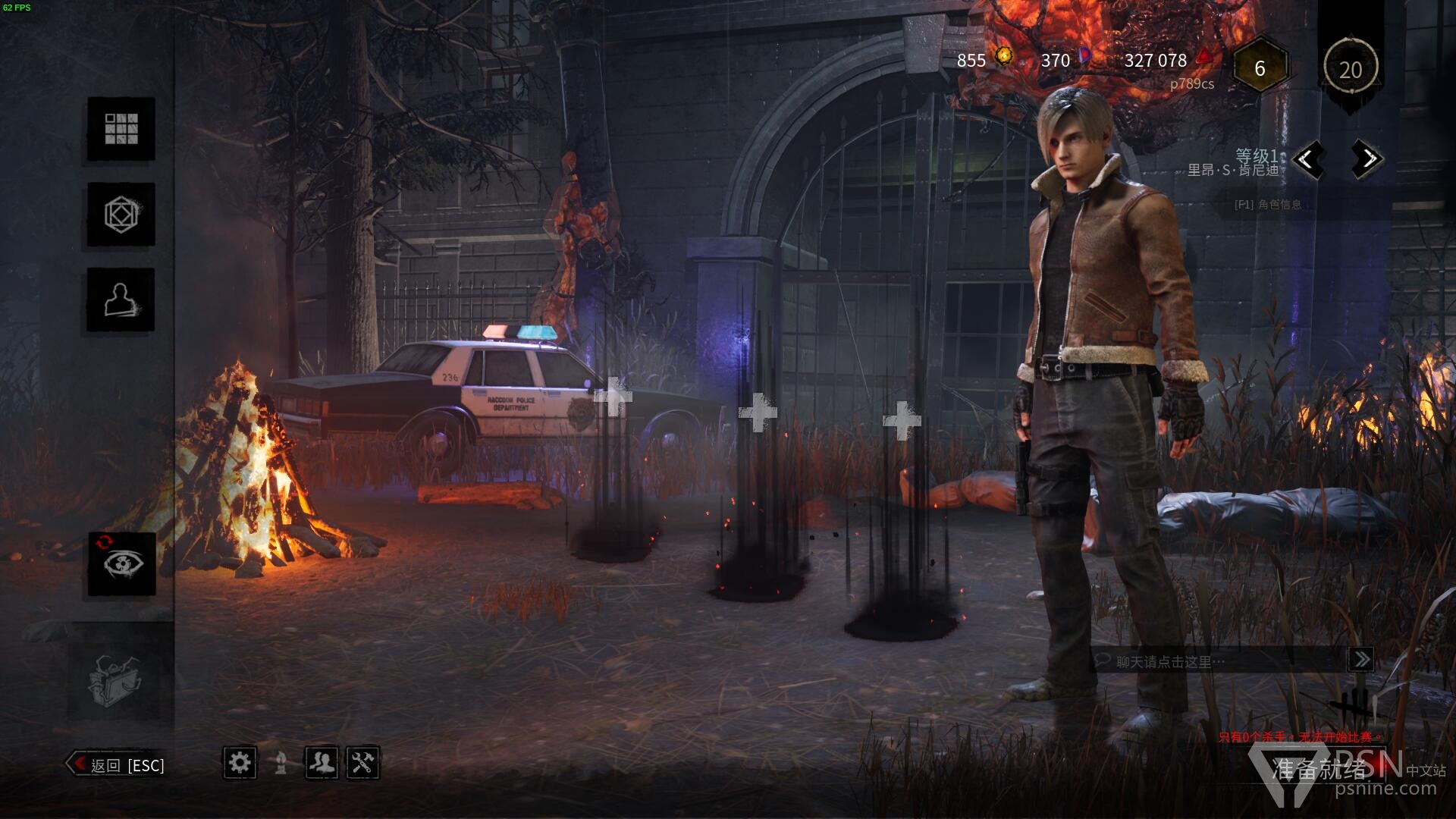The height and width of the screenshot is (819, 1456).
Task: Open the bloodweb hexagon icon
Action: click(121, 215)
